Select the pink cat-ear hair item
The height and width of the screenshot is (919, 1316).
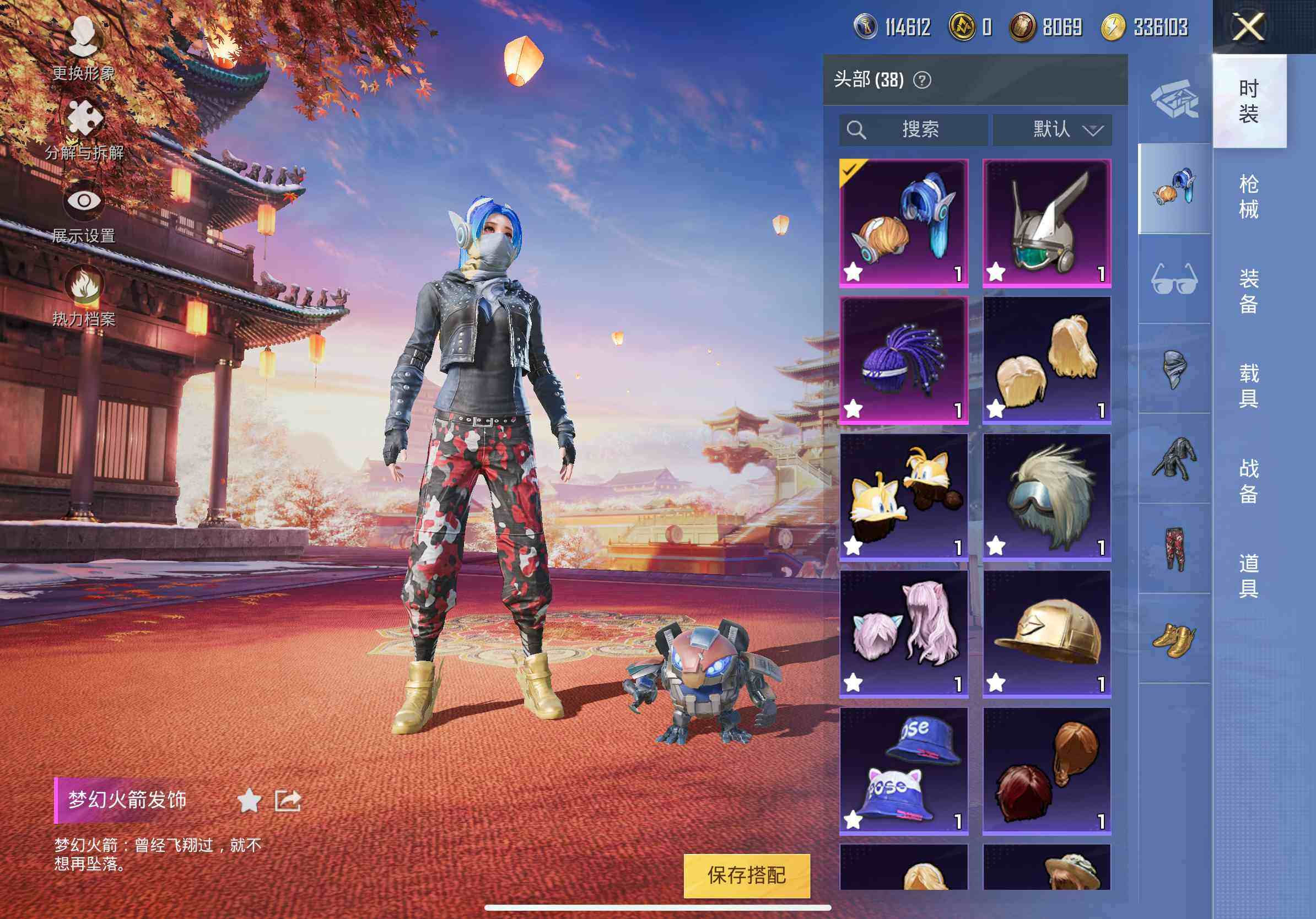point(904,634)
